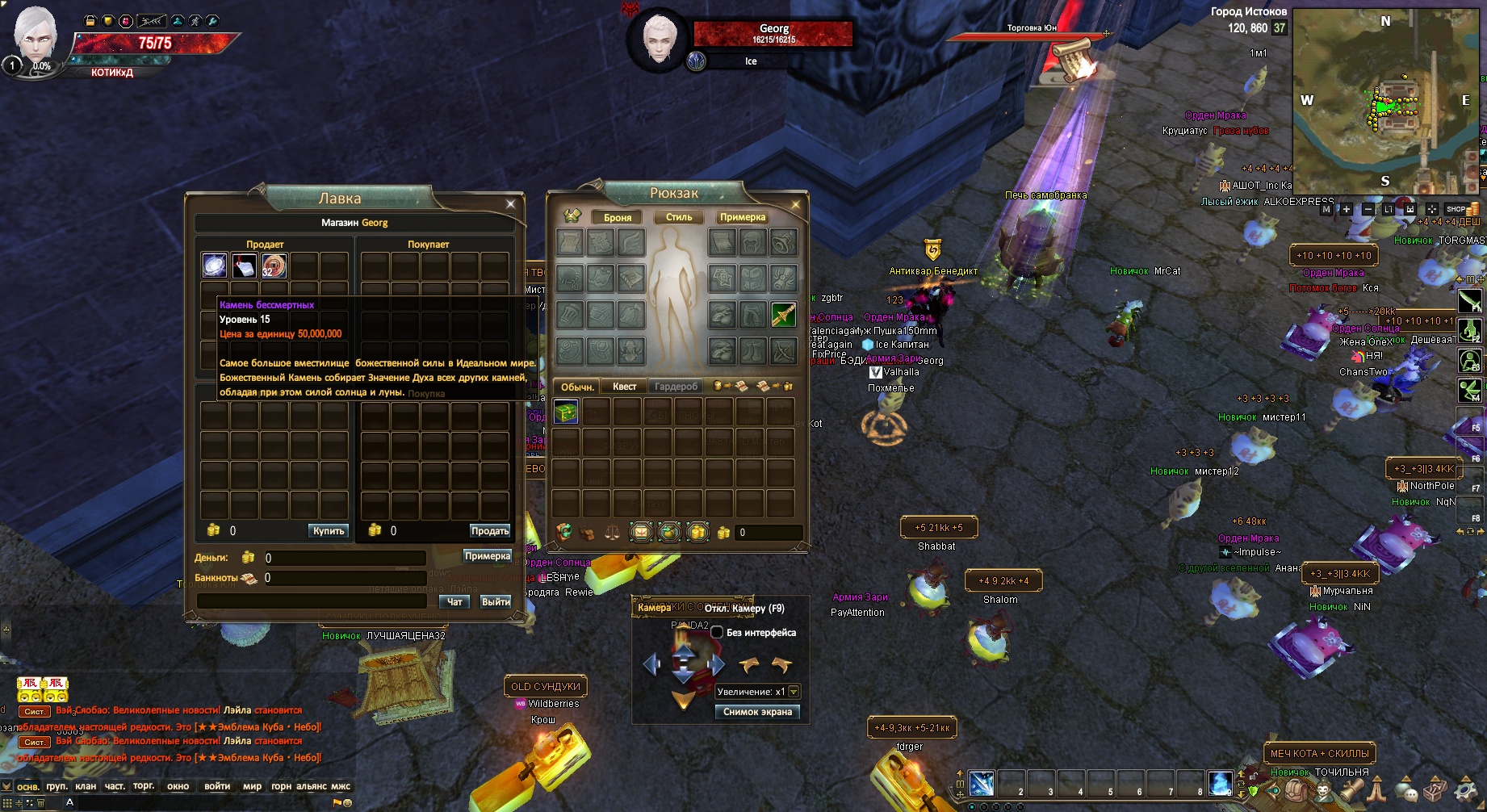Click the Продать sell button
This screenshot has height=812, width=1487.
tap(490, 530)
